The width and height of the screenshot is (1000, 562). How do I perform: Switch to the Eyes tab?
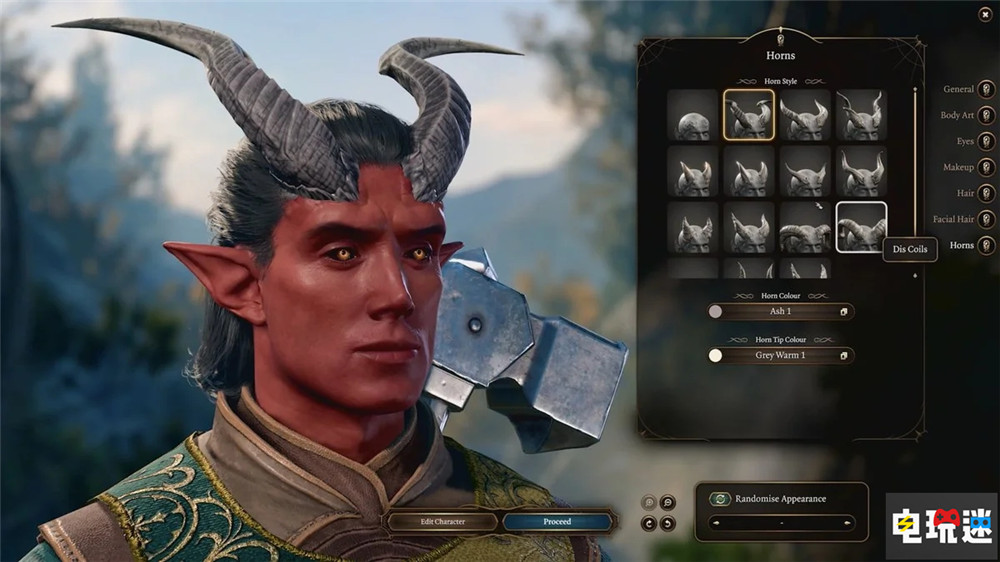[x=986, y=141]
